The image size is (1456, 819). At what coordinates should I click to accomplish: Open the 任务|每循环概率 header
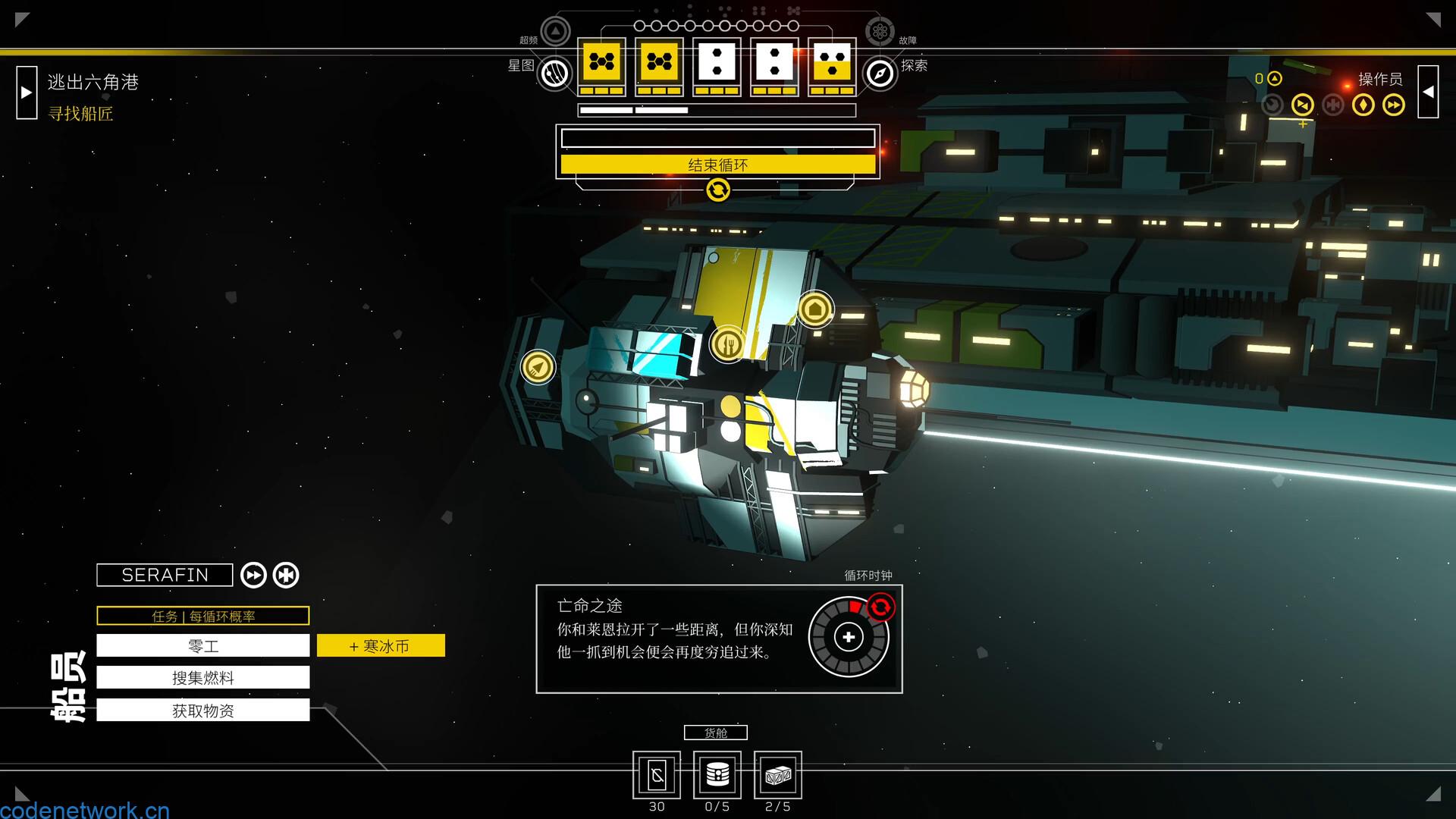point(202,617)
